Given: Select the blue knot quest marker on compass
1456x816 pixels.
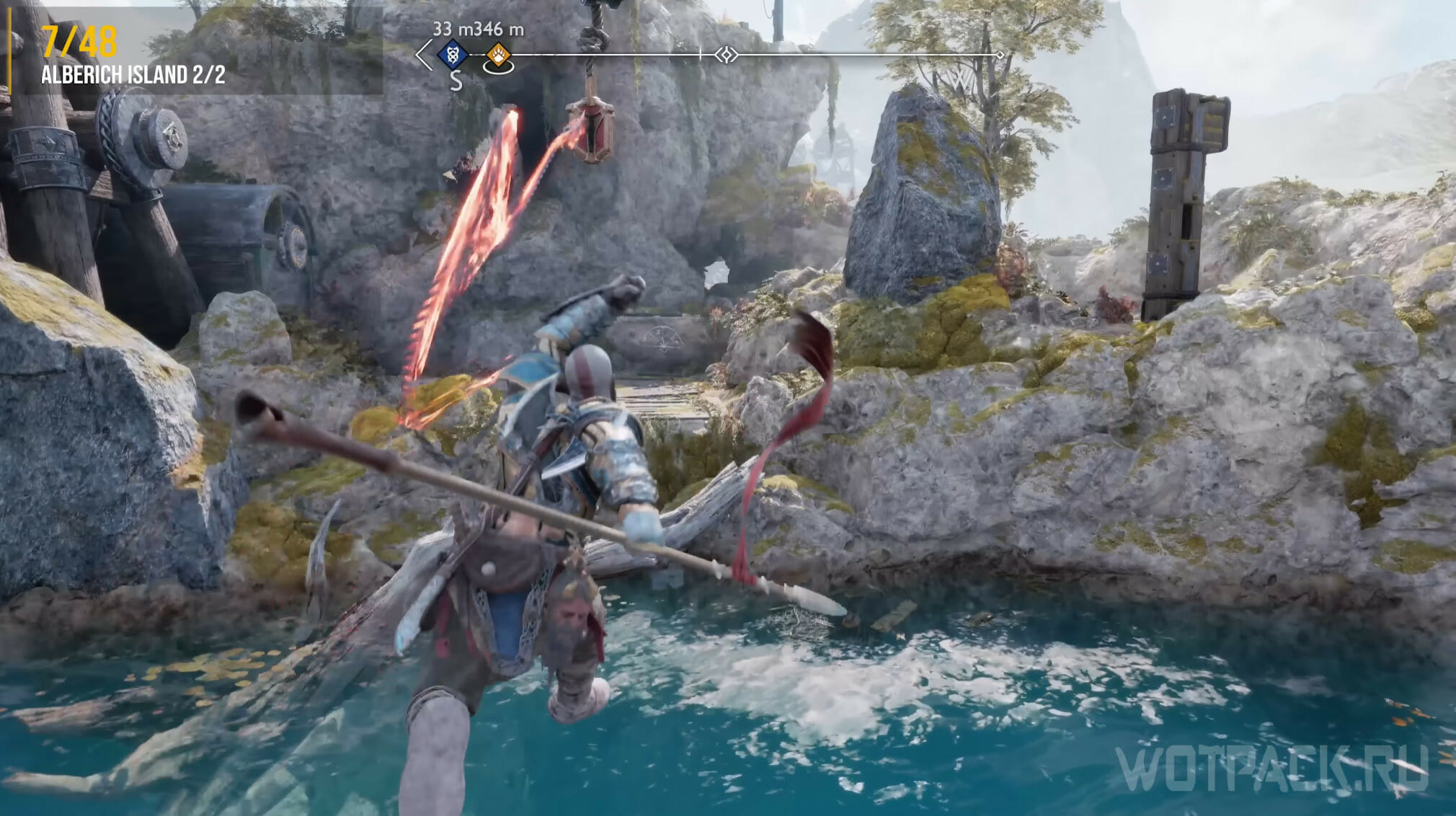Looking at the screenshot, I should (x=453, y=54).
